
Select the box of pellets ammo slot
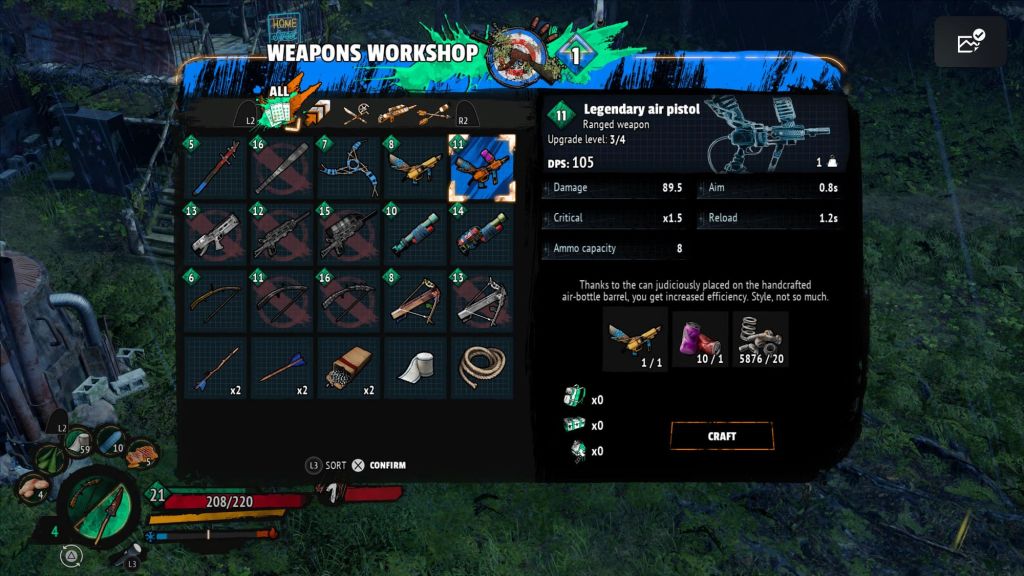(349, 368)
